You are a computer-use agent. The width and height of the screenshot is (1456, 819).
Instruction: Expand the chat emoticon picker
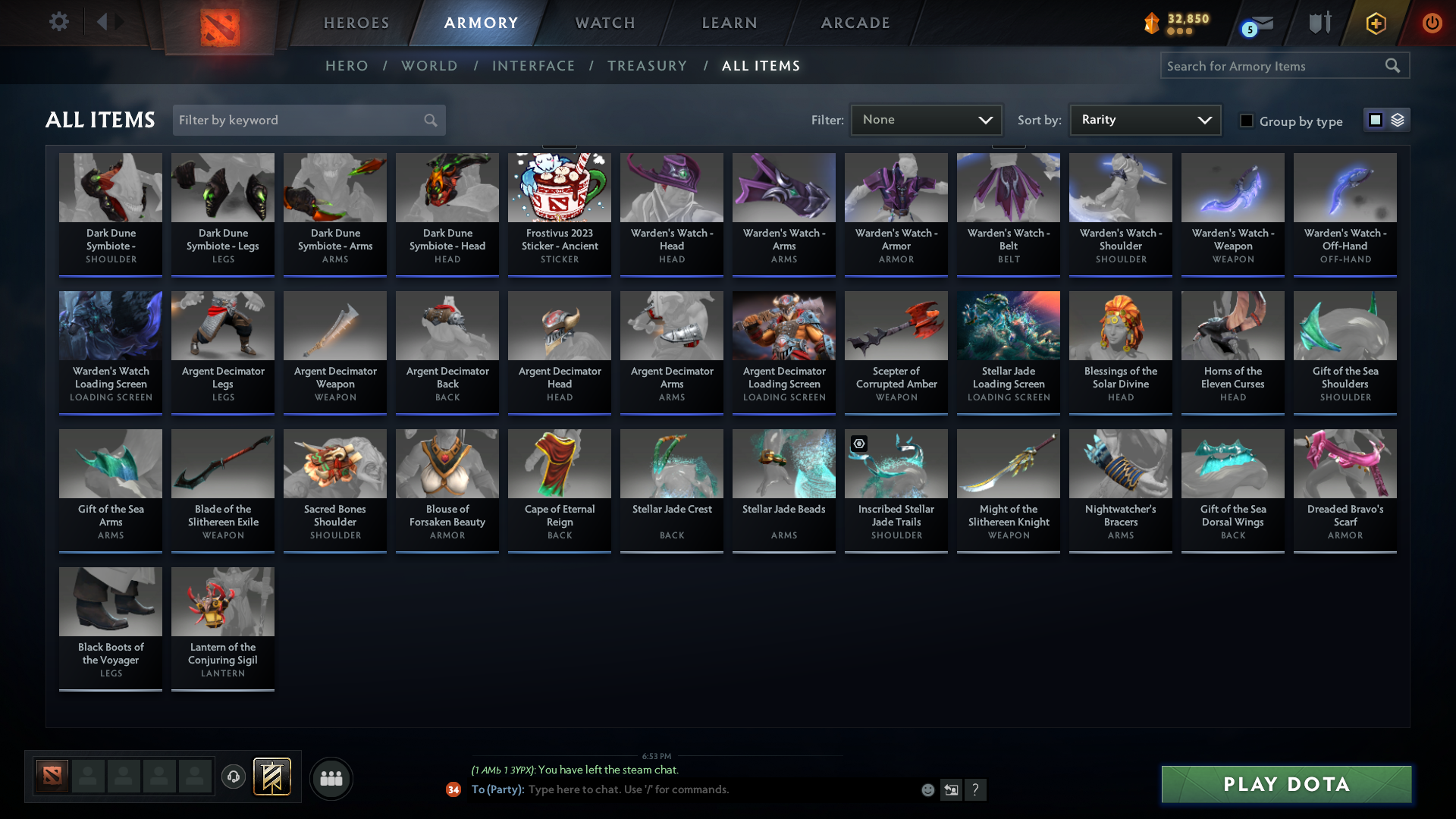tap(927, 789)
